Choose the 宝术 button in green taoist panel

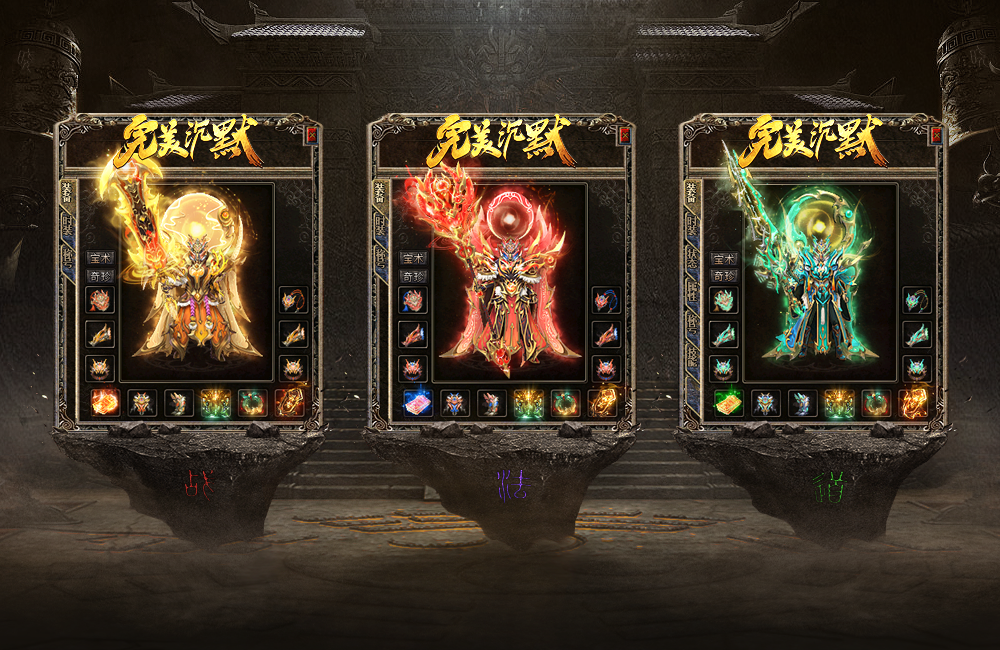pos(724,258)
